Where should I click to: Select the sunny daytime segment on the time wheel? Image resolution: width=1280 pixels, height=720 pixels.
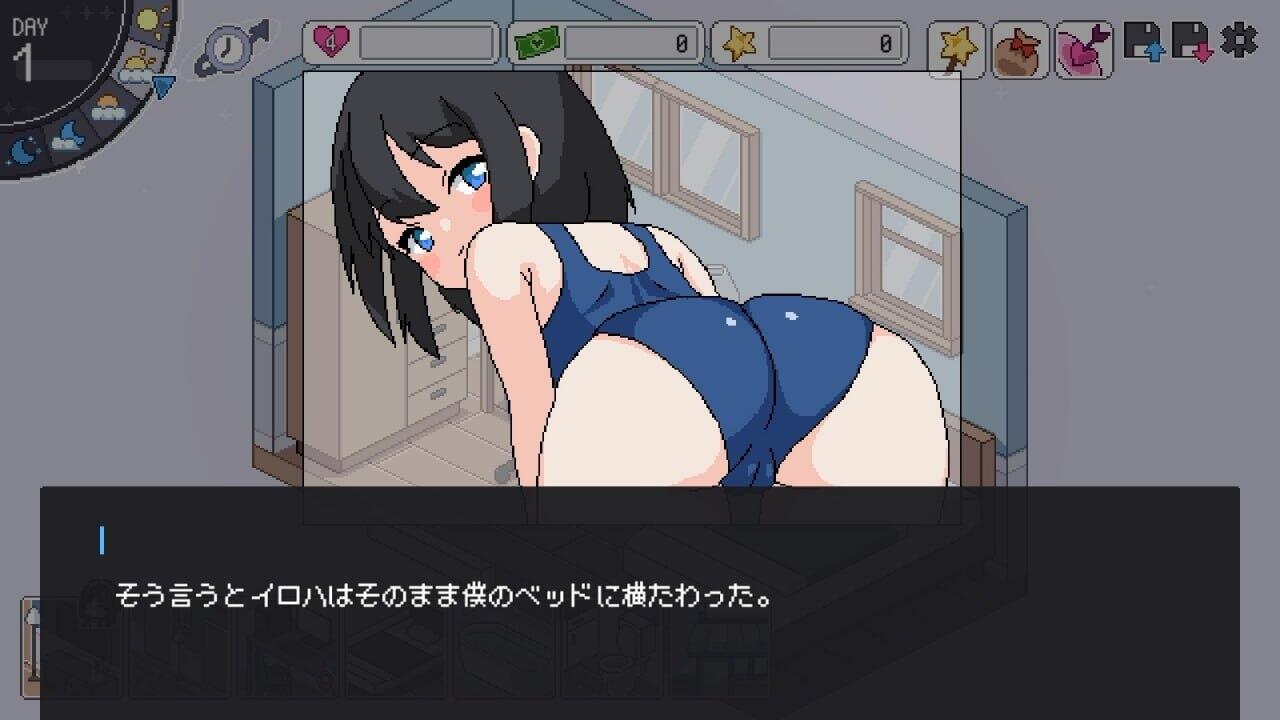[x=147, y=18]
